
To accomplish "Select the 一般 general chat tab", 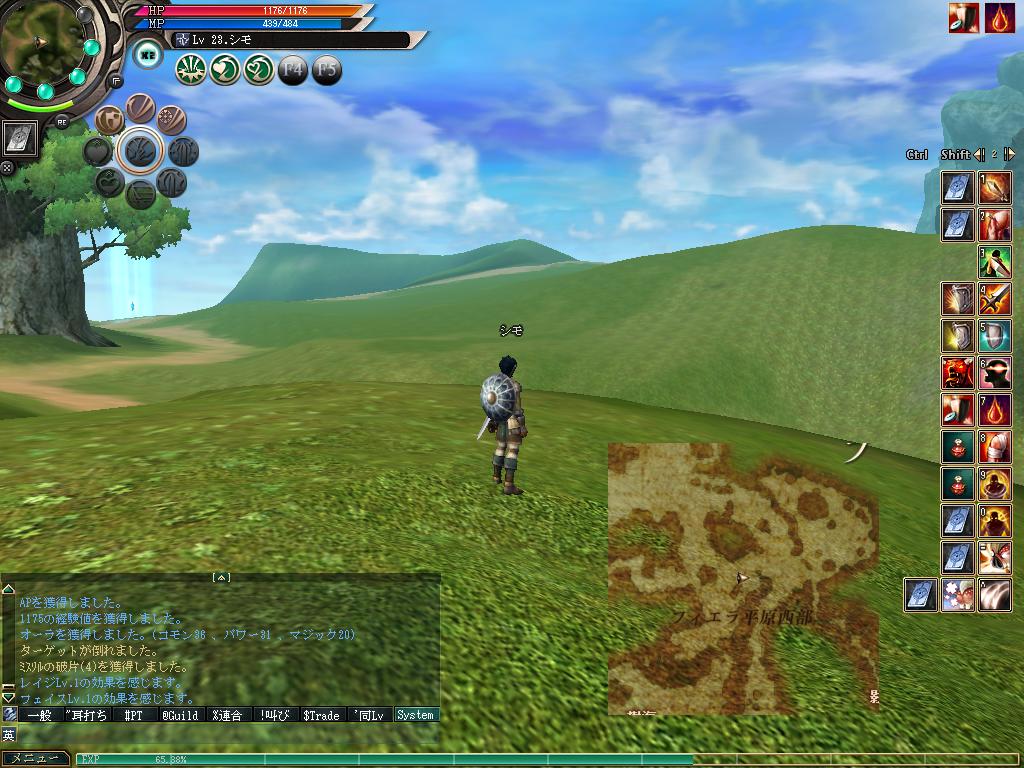I will pyautogui.click(x=39, y=715).
